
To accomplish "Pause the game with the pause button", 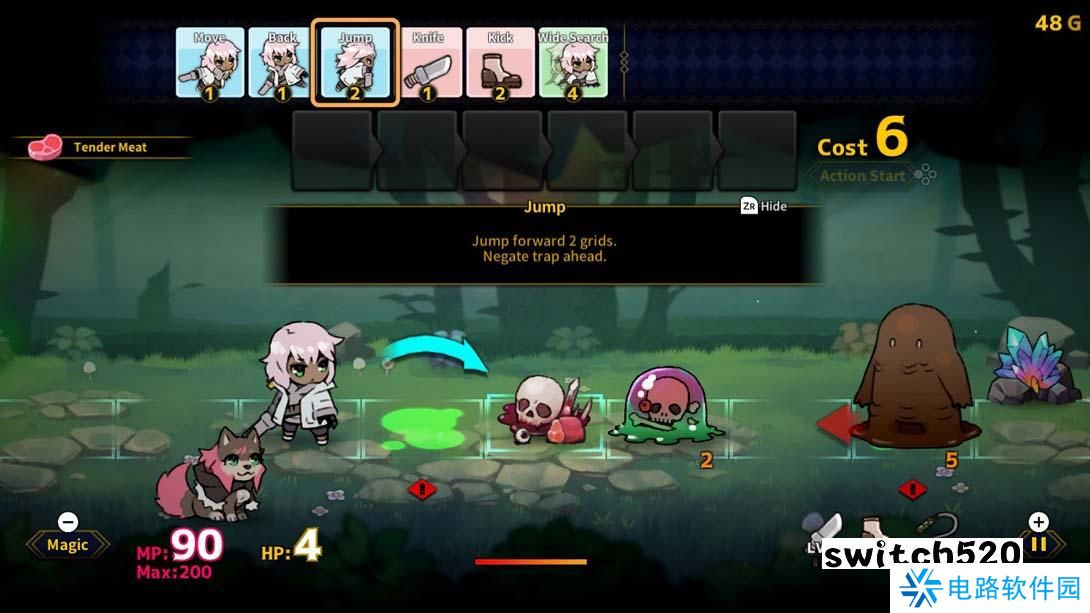I will click(x=1039, y=544).
